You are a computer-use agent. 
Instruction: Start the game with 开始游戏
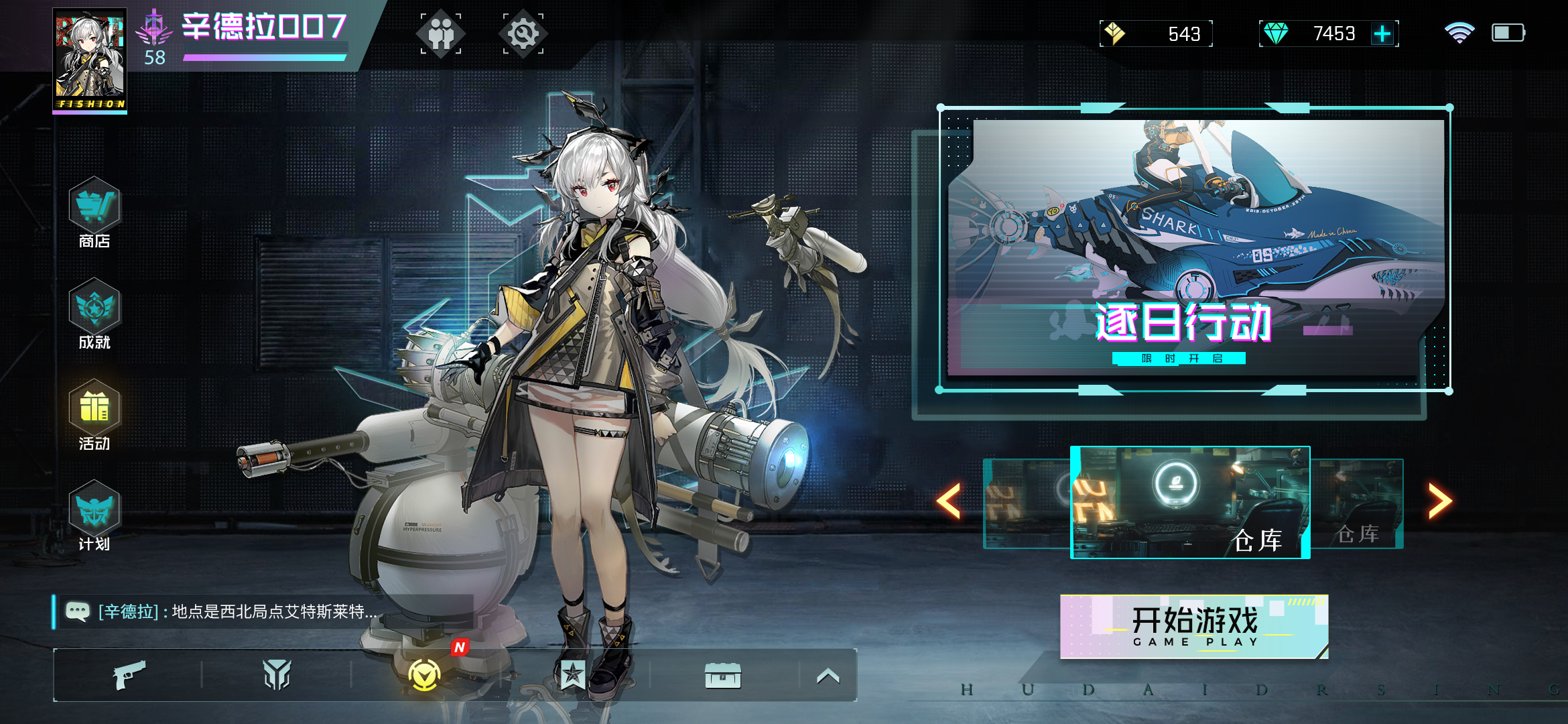click(x=1194, y=627)
